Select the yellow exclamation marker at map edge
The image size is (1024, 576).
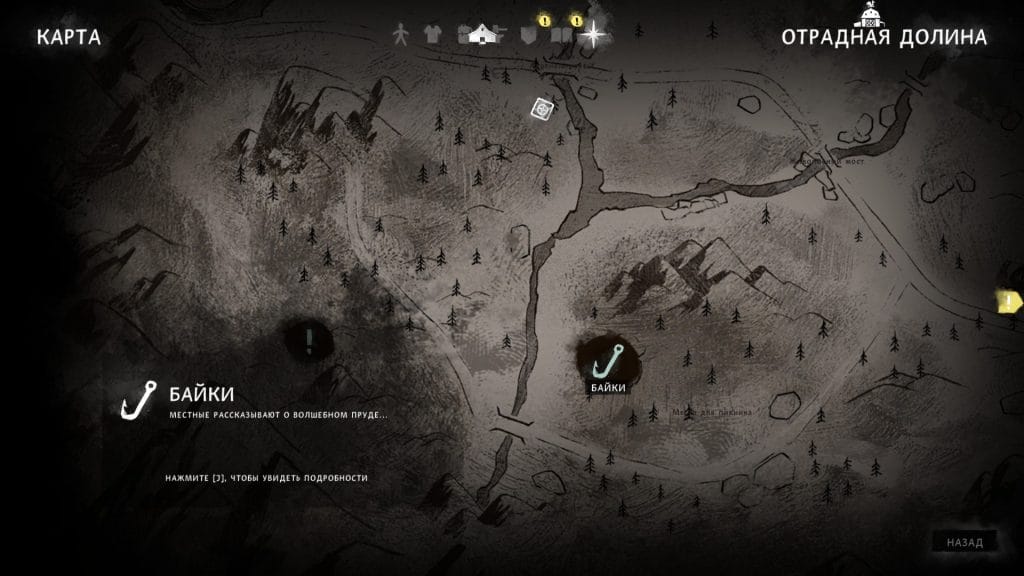(x=1009, y=299)
